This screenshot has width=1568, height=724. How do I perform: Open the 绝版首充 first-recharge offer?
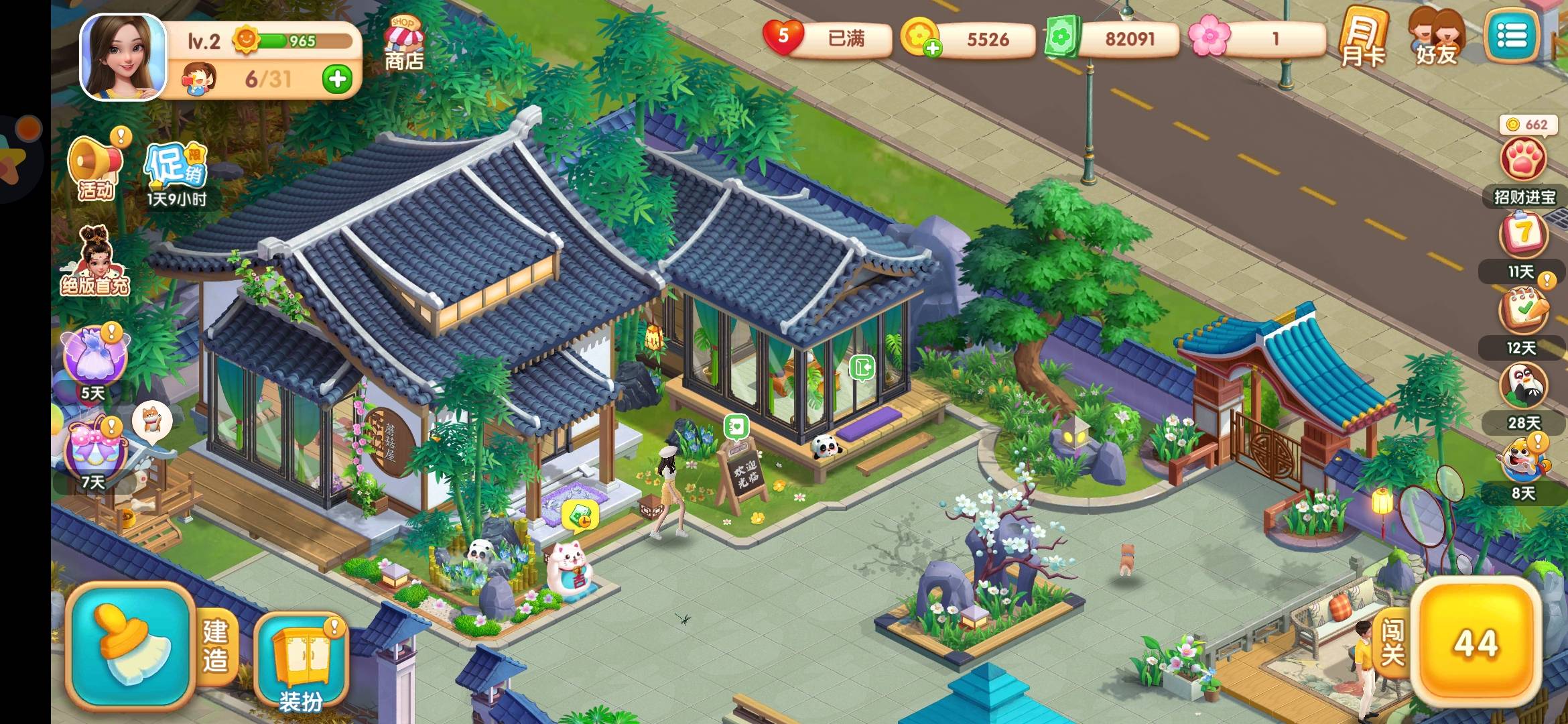(95, 261)
